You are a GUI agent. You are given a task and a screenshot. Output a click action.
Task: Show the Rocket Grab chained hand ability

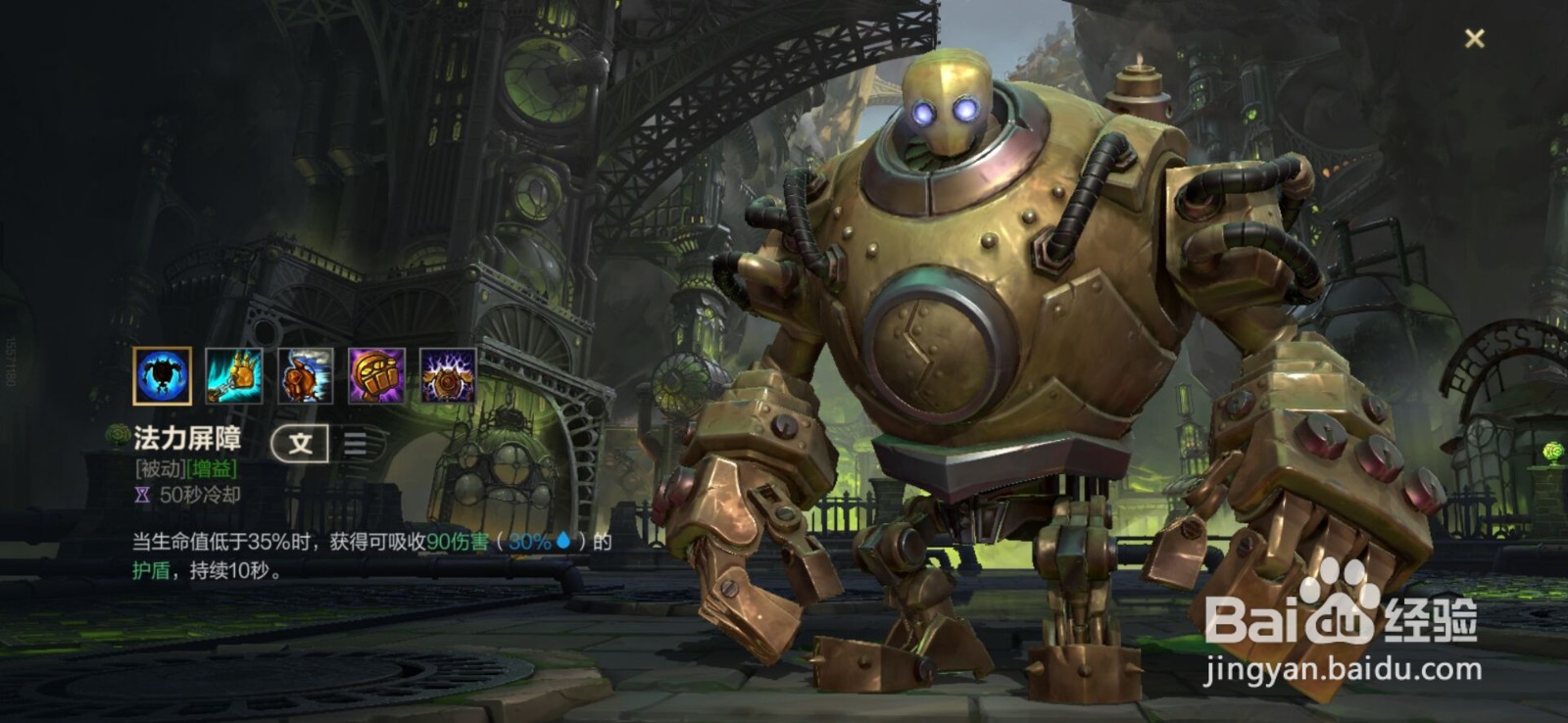(234, 375)
